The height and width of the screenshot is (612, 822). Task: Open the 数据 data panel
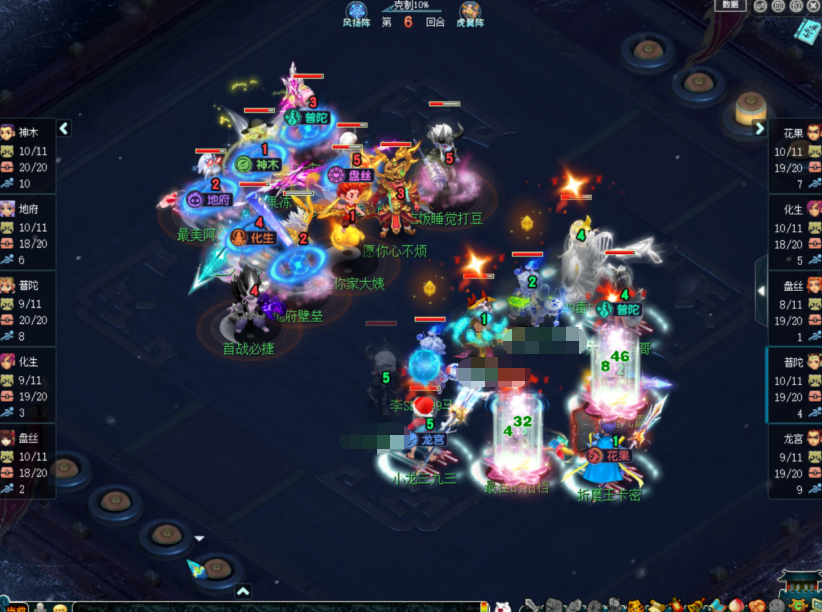(731, 5)
